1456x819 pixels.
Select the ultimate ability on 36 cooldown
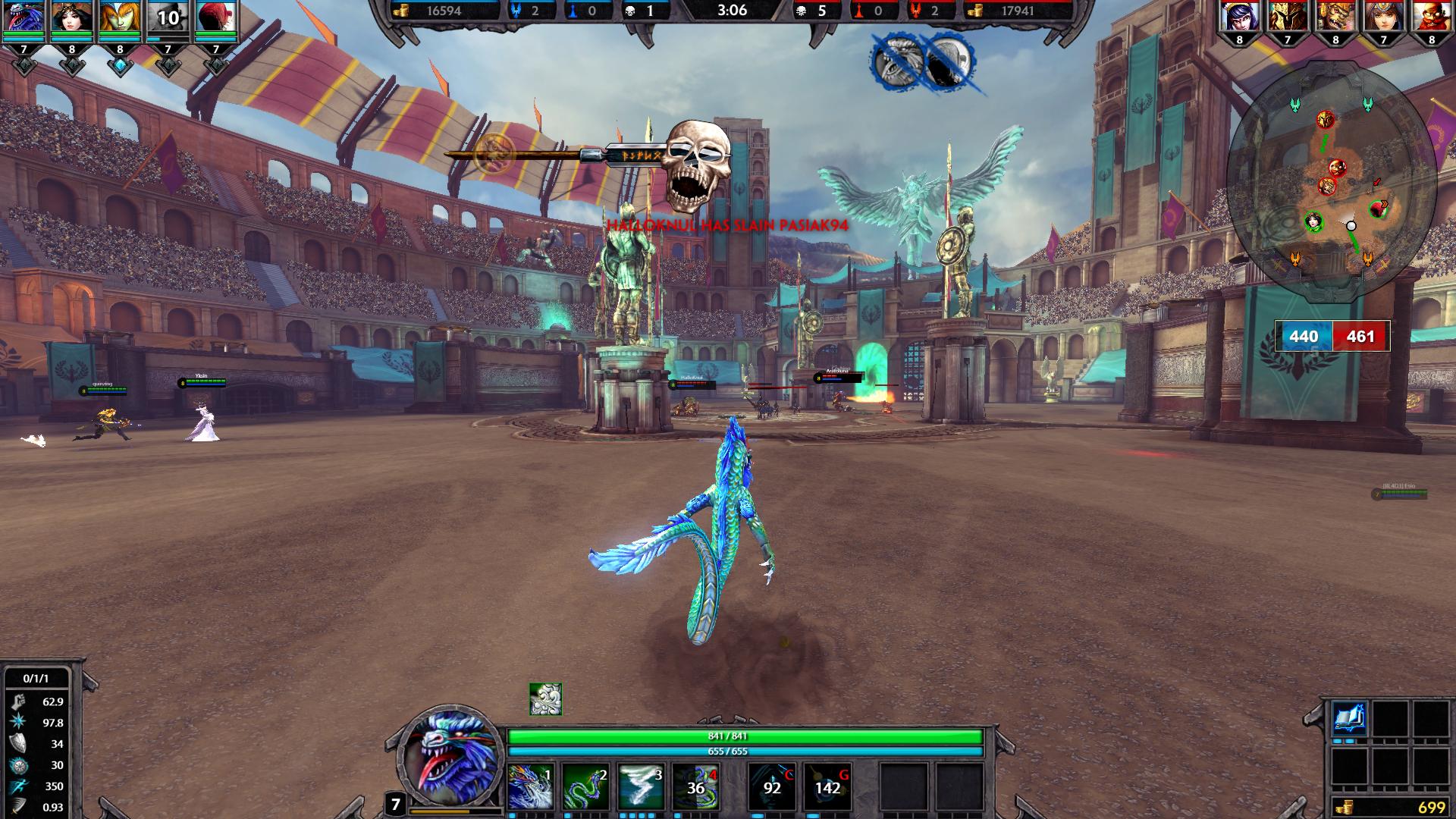click(x=696, y=787)
